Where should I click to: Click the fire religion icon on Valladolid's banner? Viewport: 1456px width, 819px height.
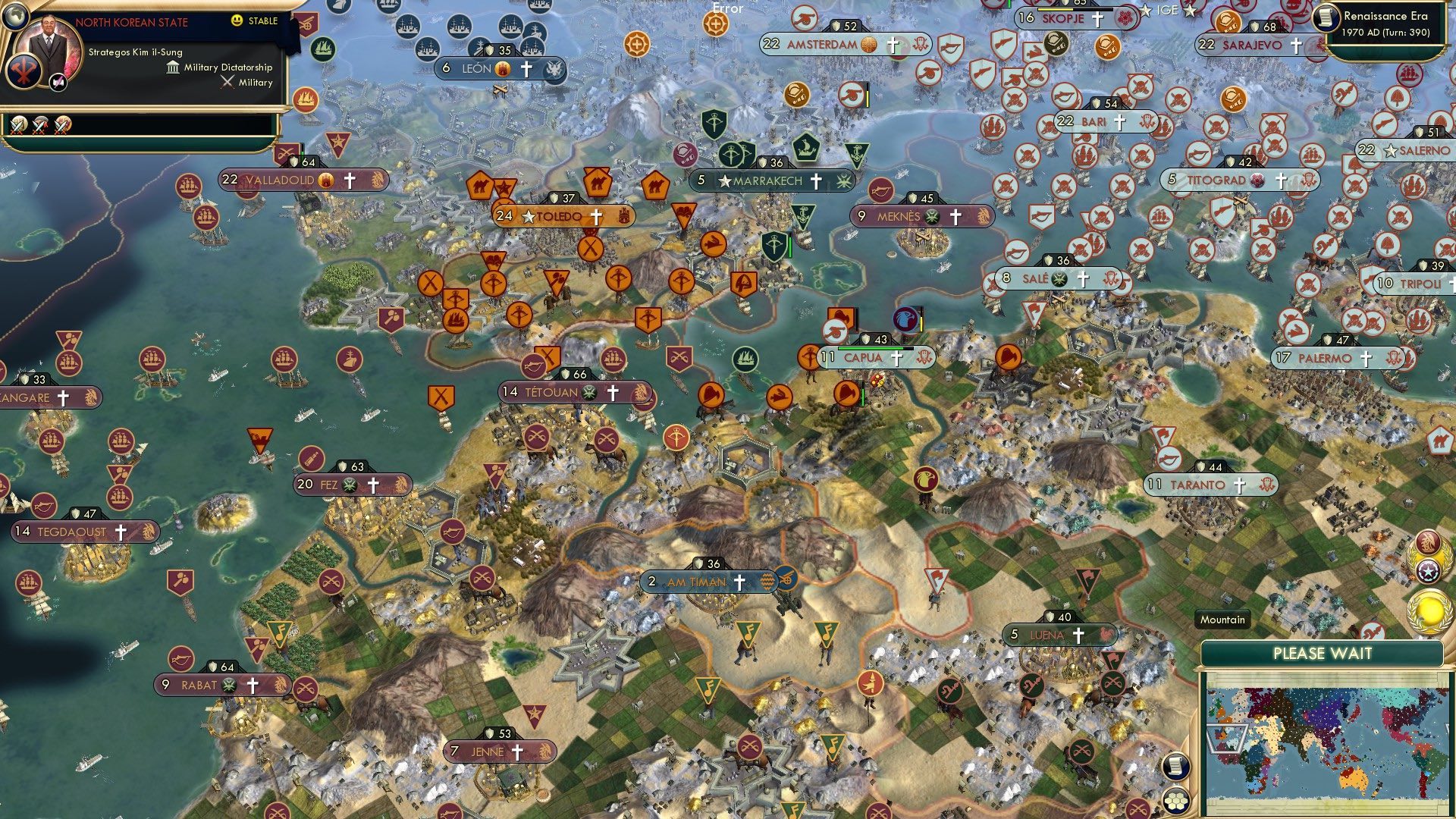coord(326,181)
